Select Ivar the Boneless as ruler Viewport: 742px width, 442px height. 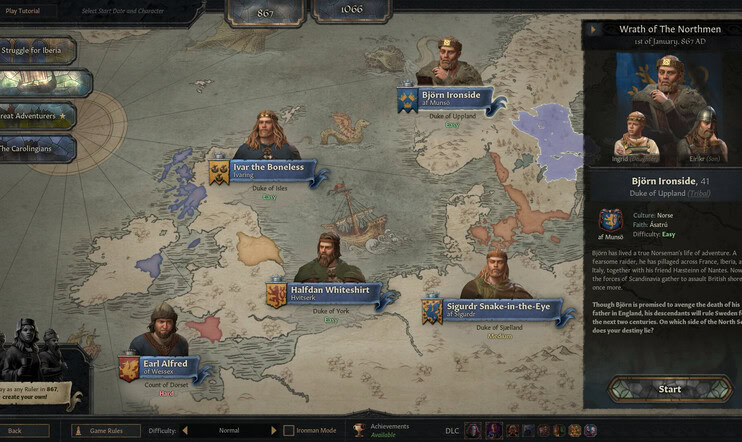pyautogui.click(x=268, y=171)
